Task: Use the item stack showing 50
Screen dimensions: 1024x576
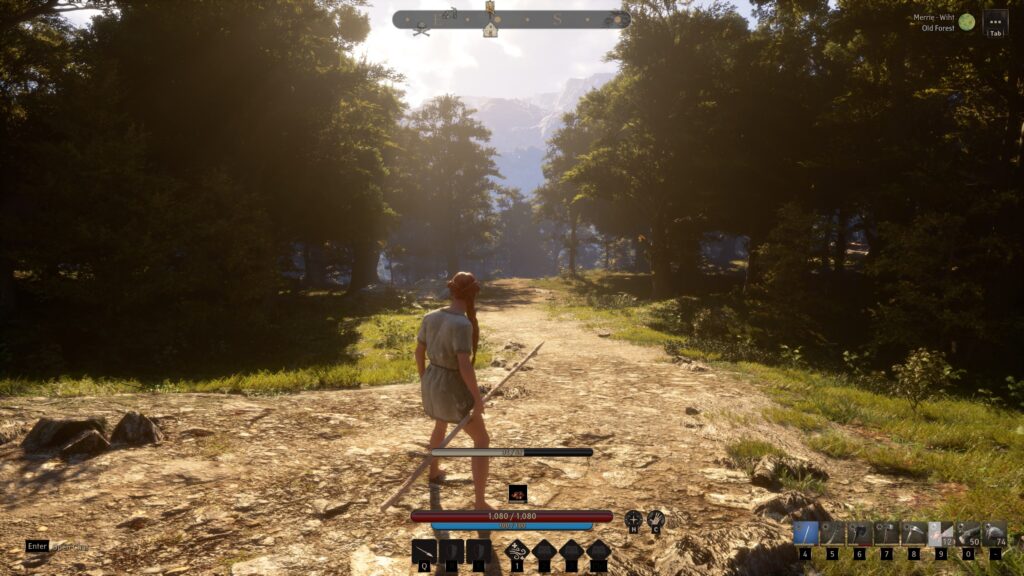Action: pyautogui.click(x=967, y=534)
